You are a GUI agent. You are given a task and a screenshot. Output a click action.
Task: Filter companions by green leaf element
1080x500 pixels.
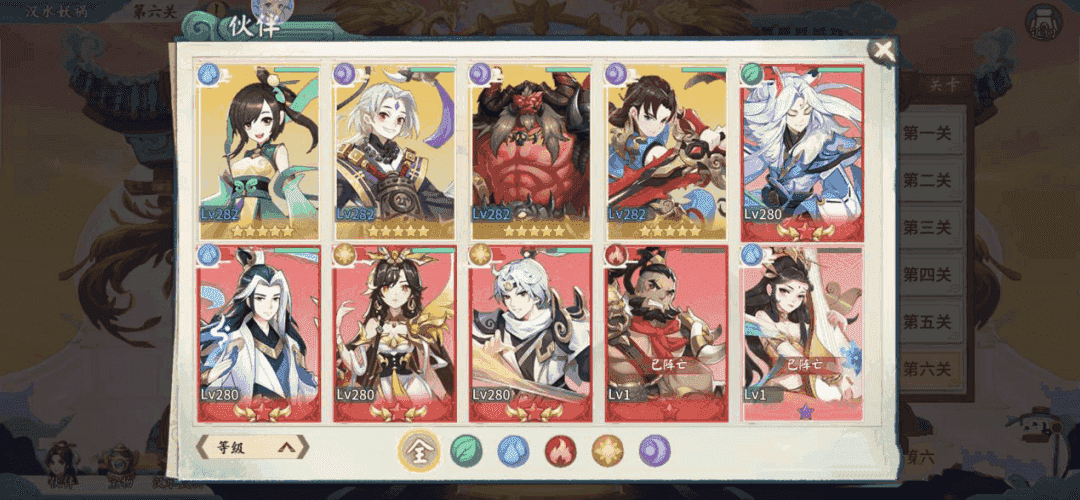coord(465,451)
